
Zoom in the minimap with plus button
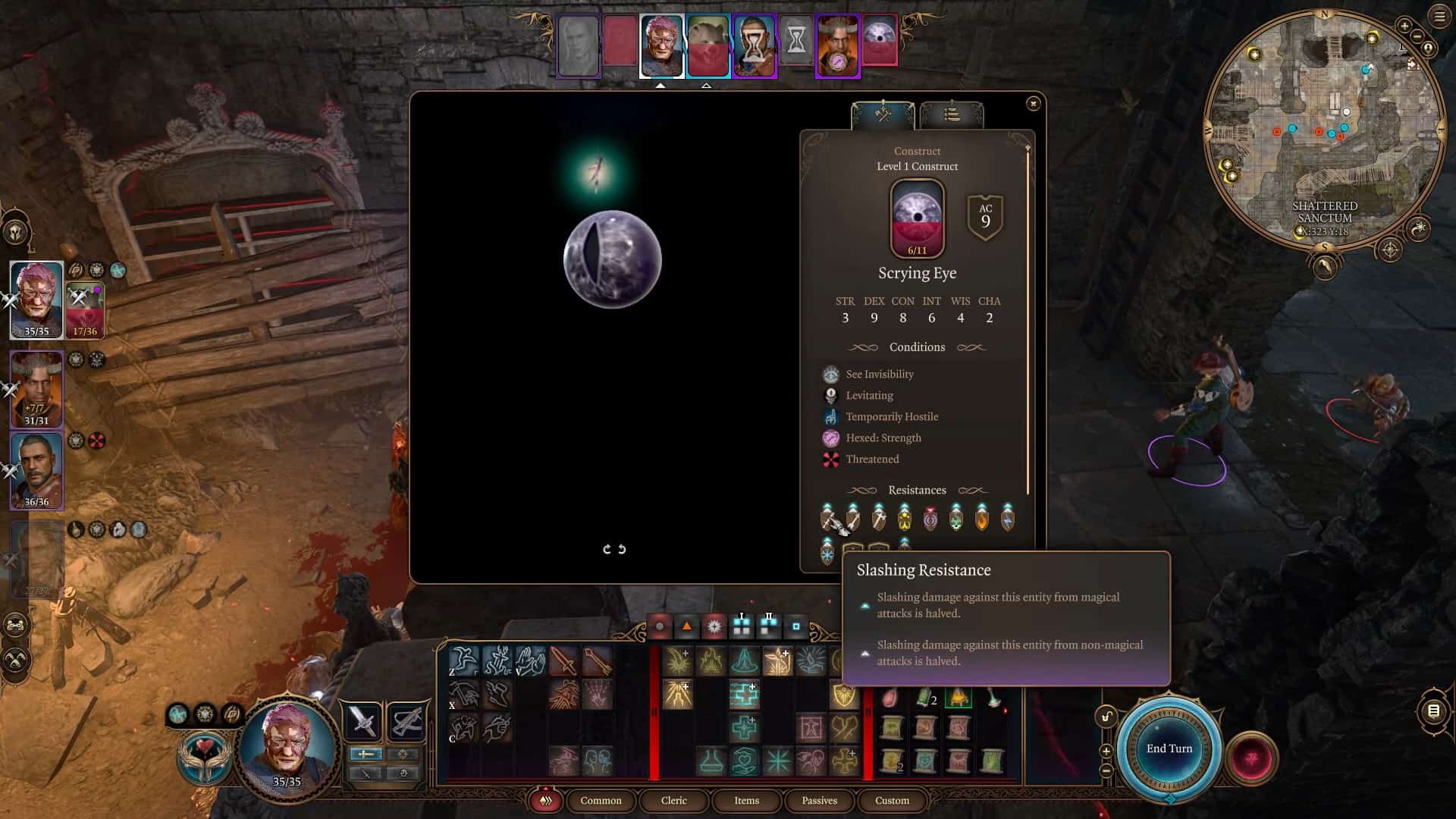(x=1404, y=26)
